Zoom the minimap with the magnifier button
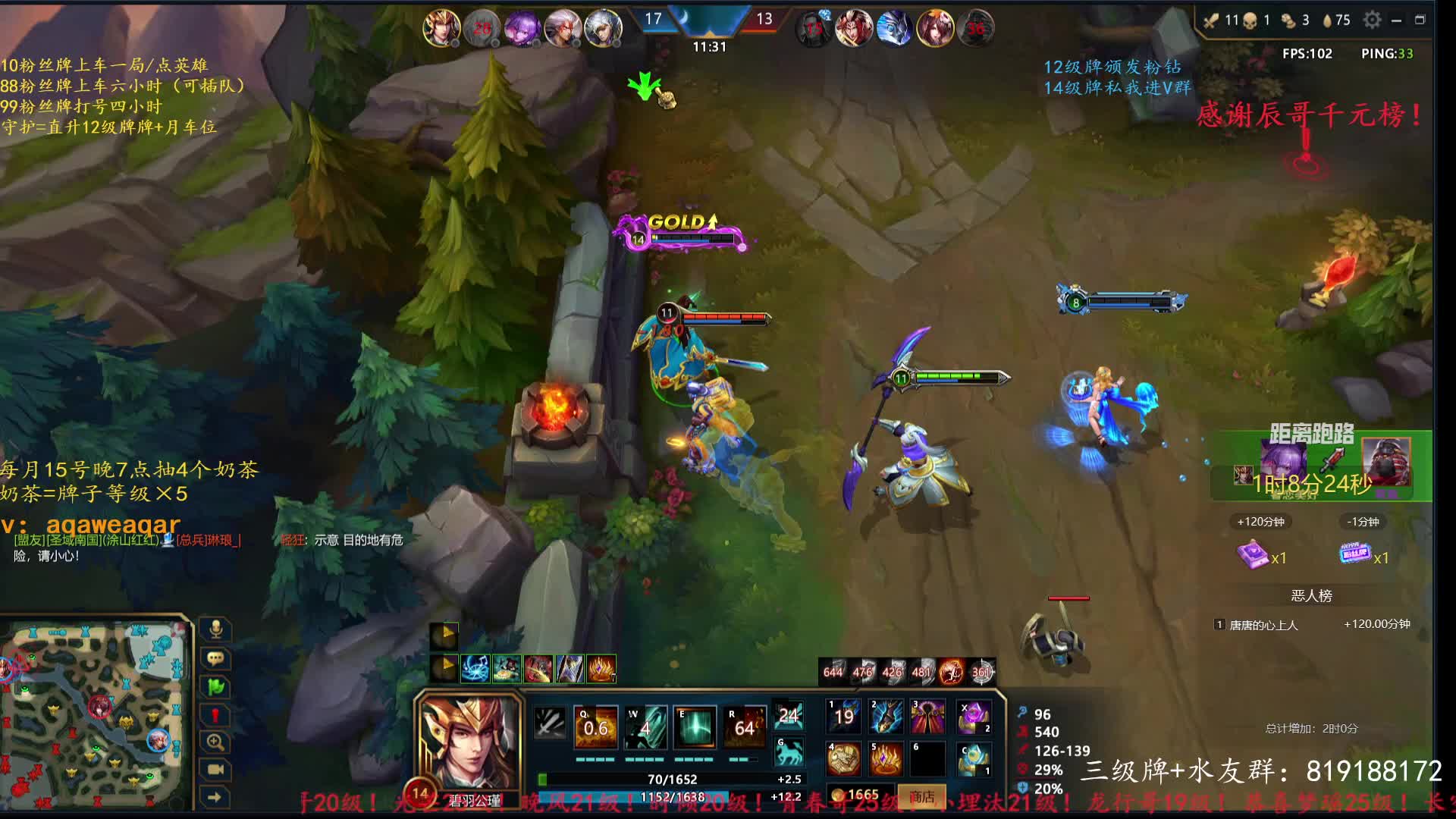This screenshot has width=1456, height=819. click(x=215, y=742)
